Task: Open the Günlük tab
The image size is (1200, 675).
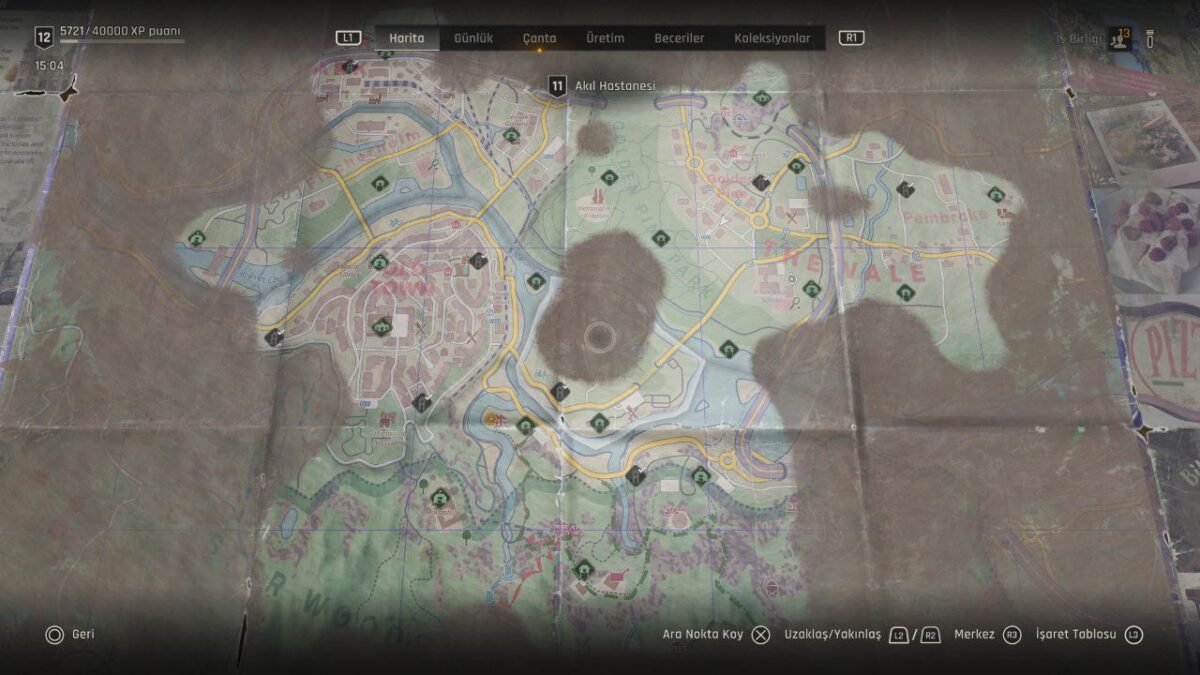Action: (x=473, y=38)
